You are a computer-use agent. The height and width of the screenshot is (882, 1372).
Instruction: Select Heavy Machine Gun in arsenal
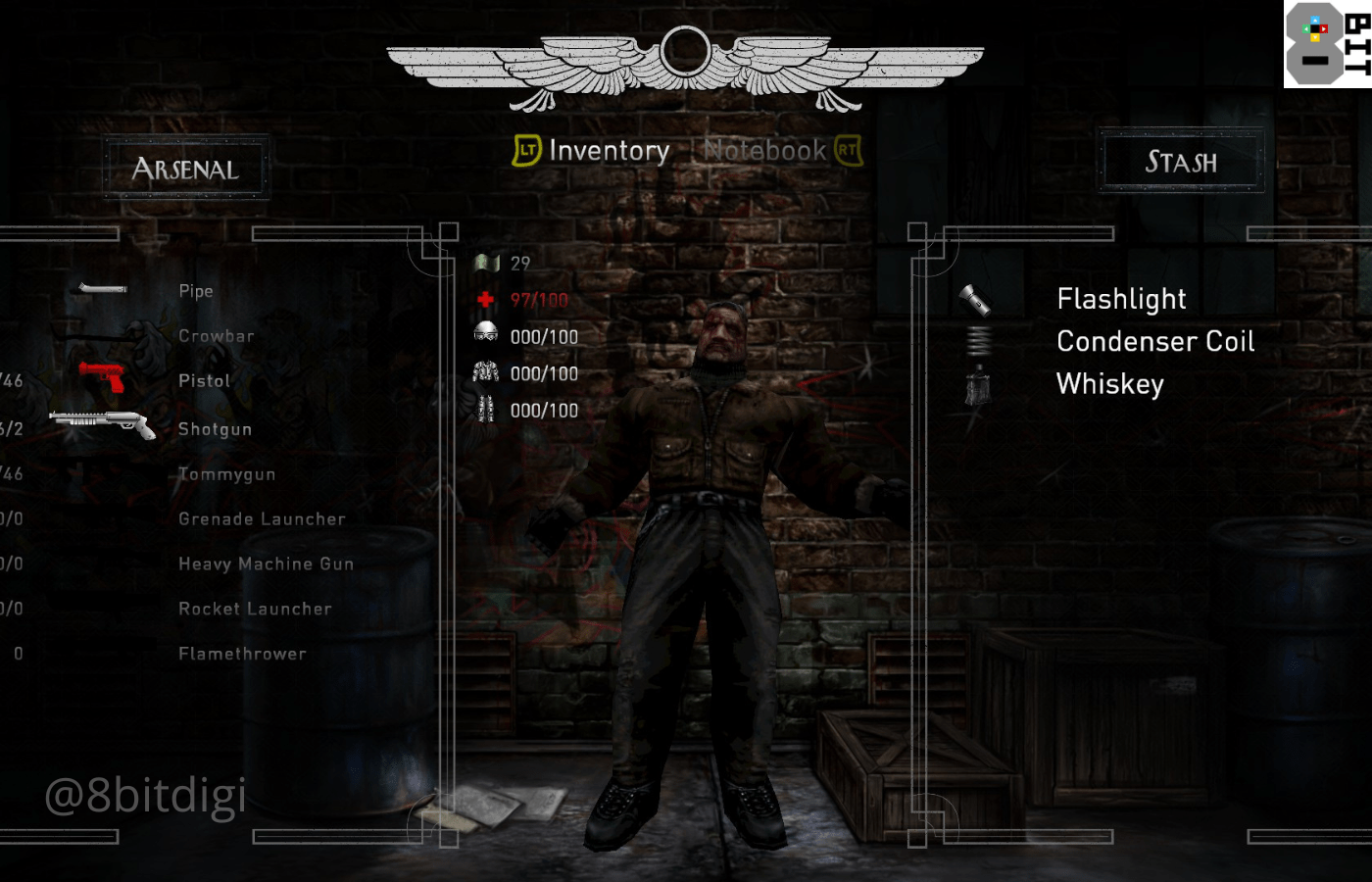coord(266,564)
